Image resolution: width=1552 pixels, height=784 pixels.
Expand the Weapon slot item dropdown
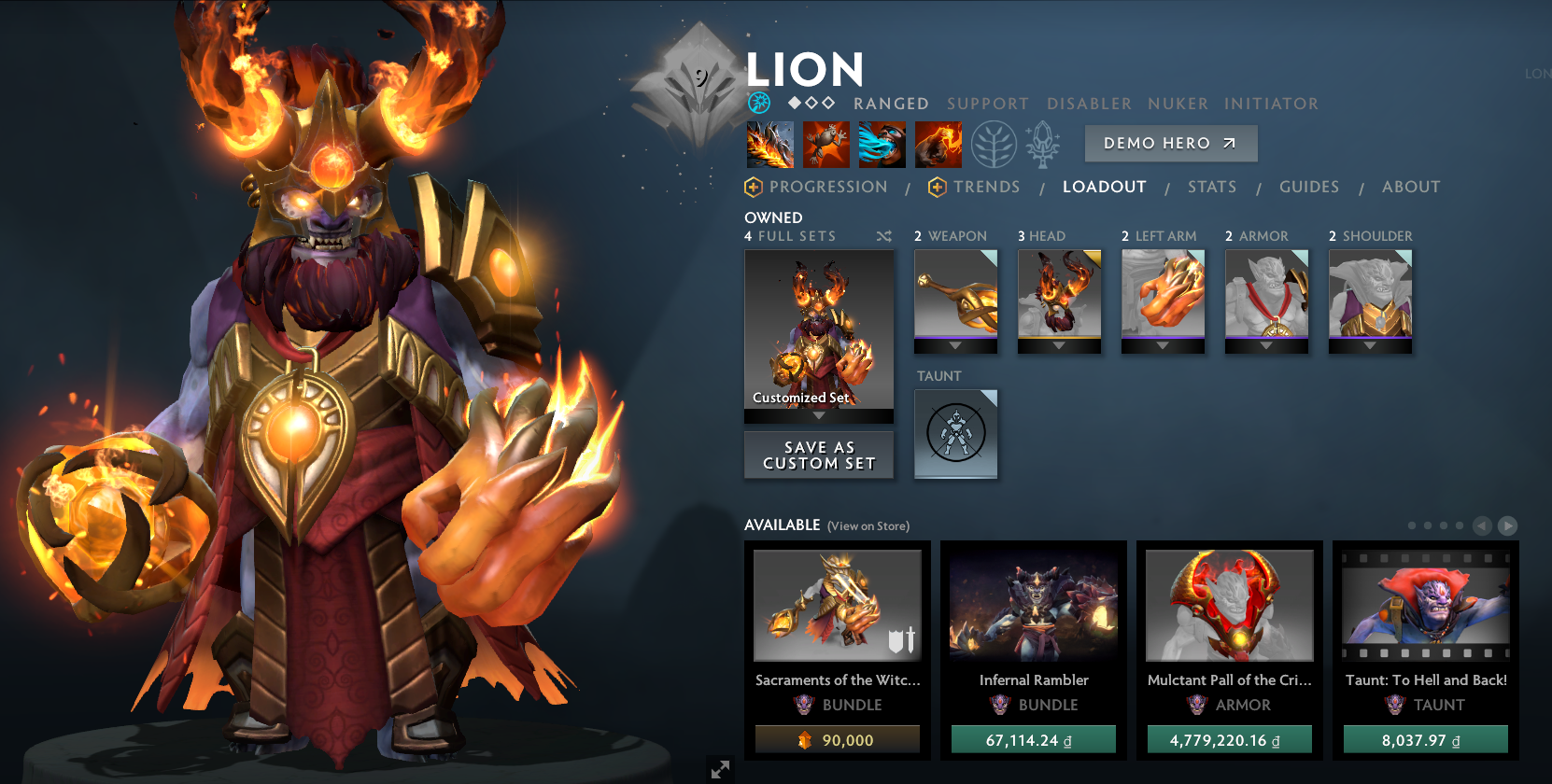[955, 344]
